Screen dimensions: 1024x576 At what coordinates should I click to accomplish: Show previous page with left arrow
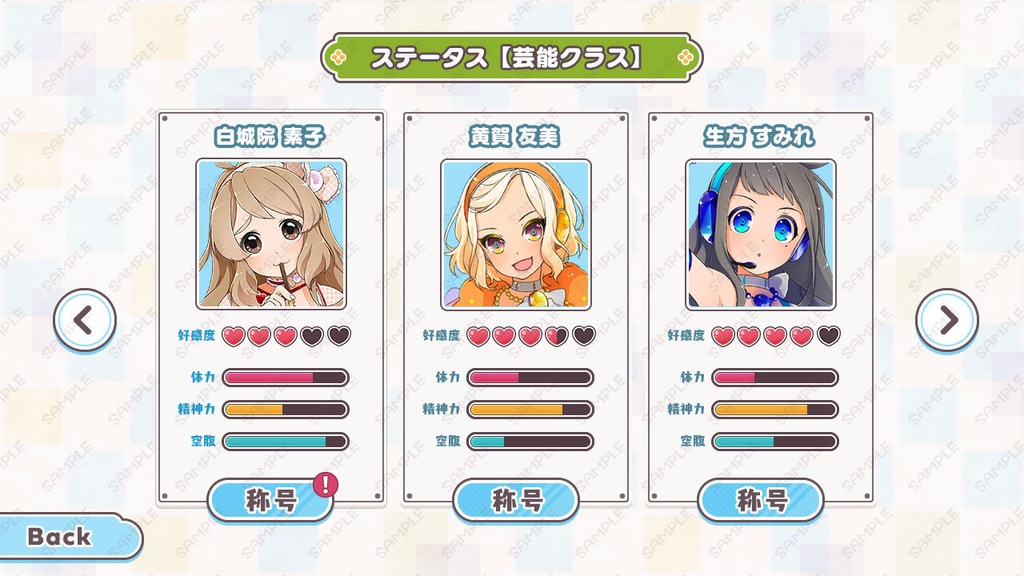coord(85,320)
